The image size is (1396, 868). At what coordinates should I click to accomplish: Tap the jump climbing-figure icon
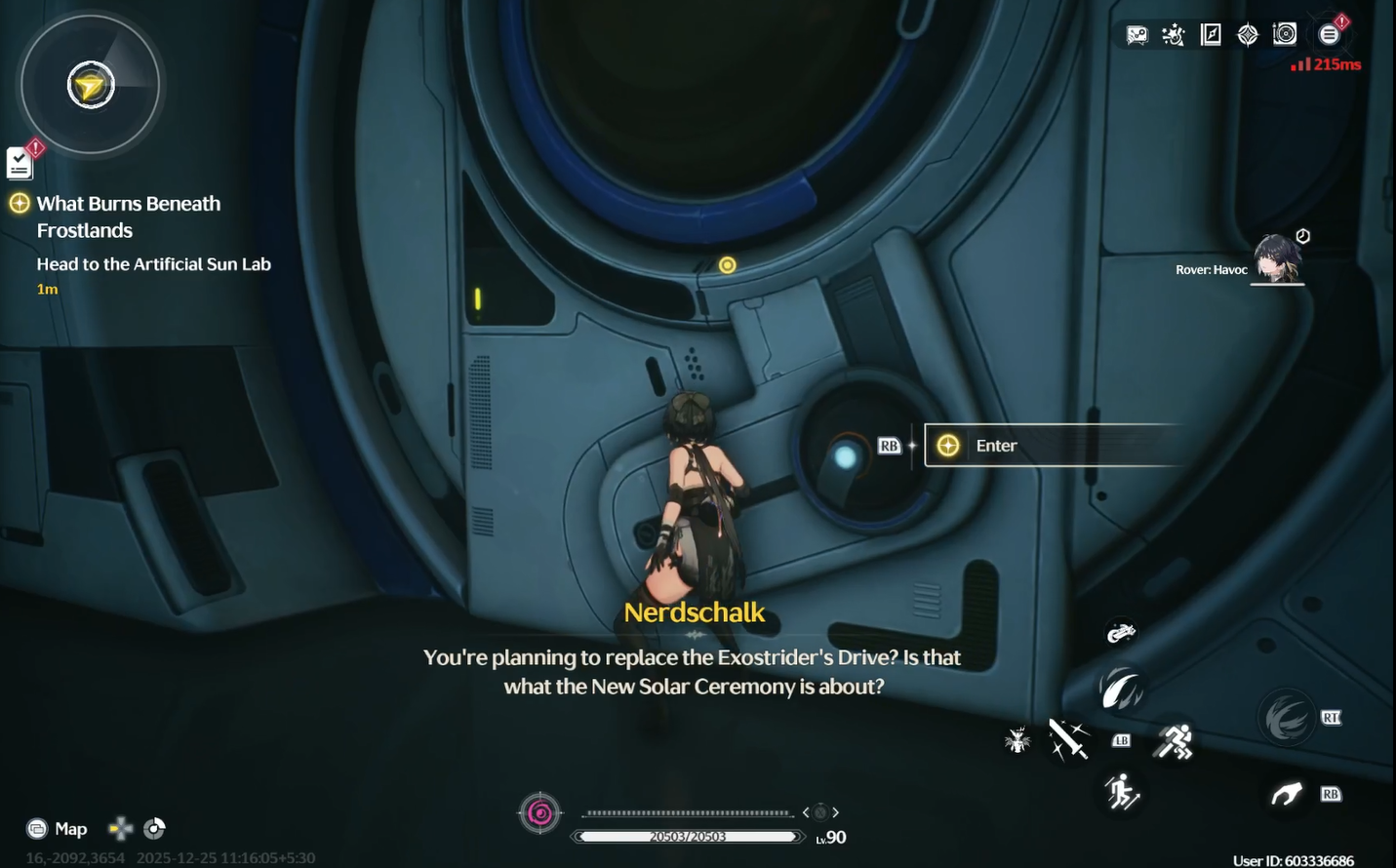click(x=1122, y=793)
